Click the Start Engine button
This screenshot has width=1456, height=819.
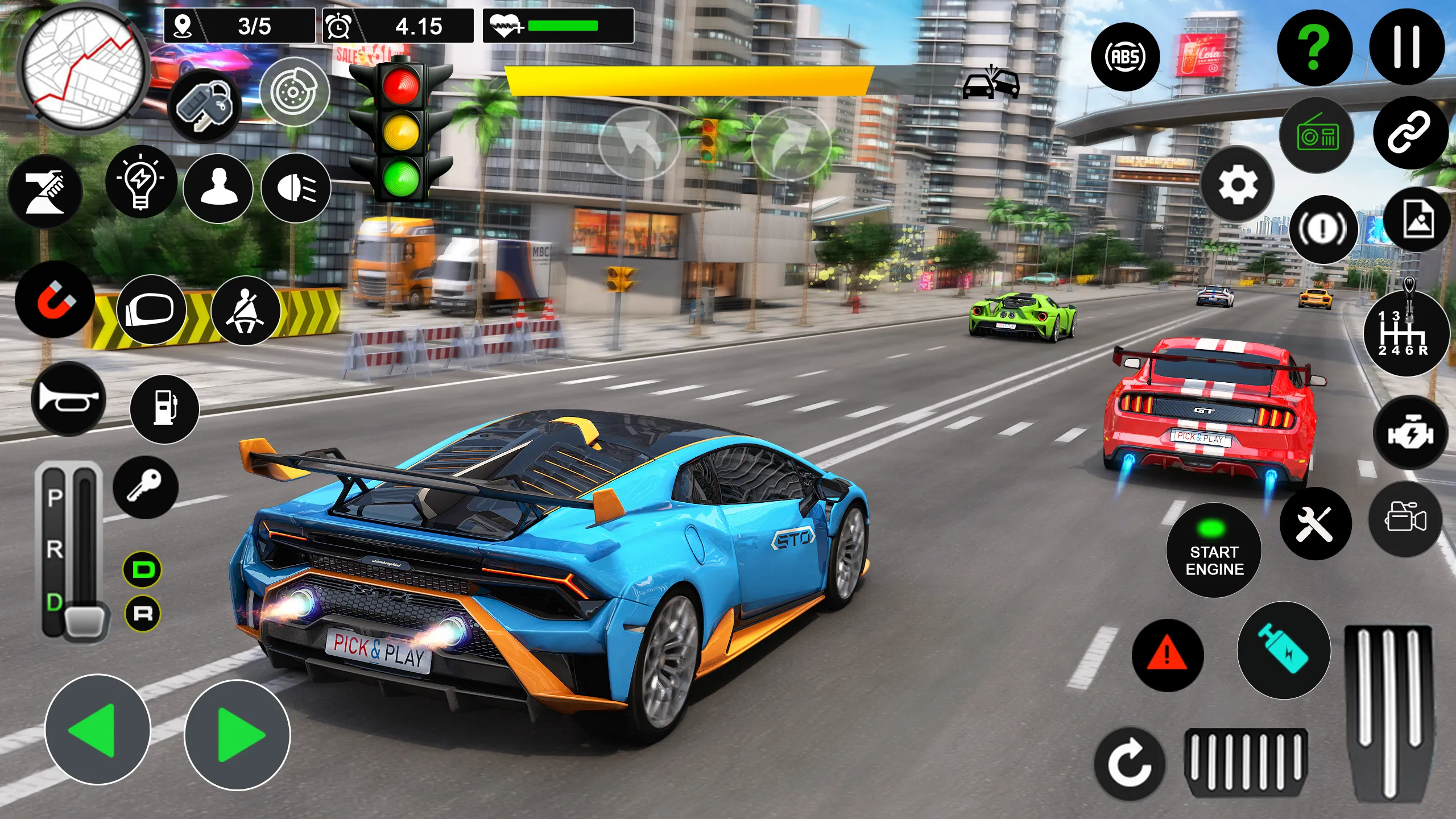pos(1214,551)
